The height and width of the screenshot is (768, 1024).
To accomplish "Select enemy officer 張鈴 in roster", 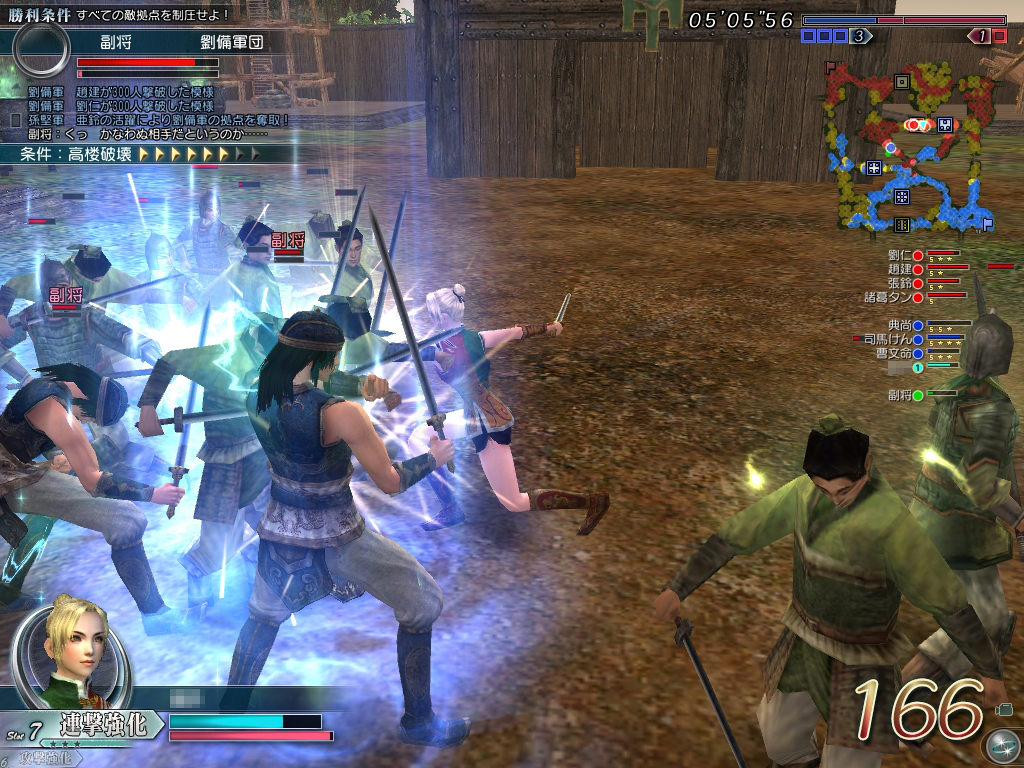I will (x=903, y=283).
